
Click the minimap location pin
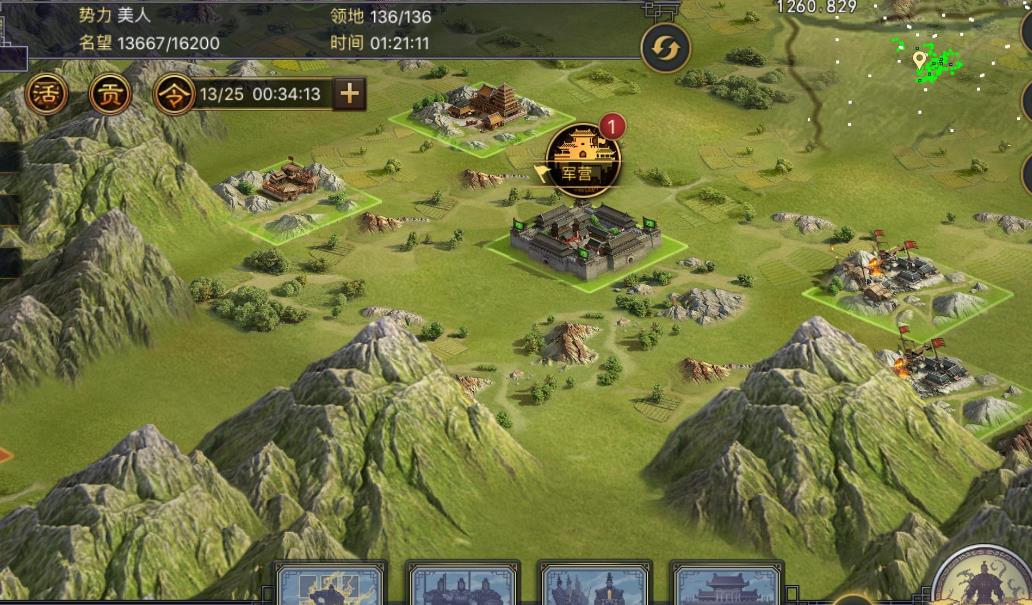click(920, 60)
